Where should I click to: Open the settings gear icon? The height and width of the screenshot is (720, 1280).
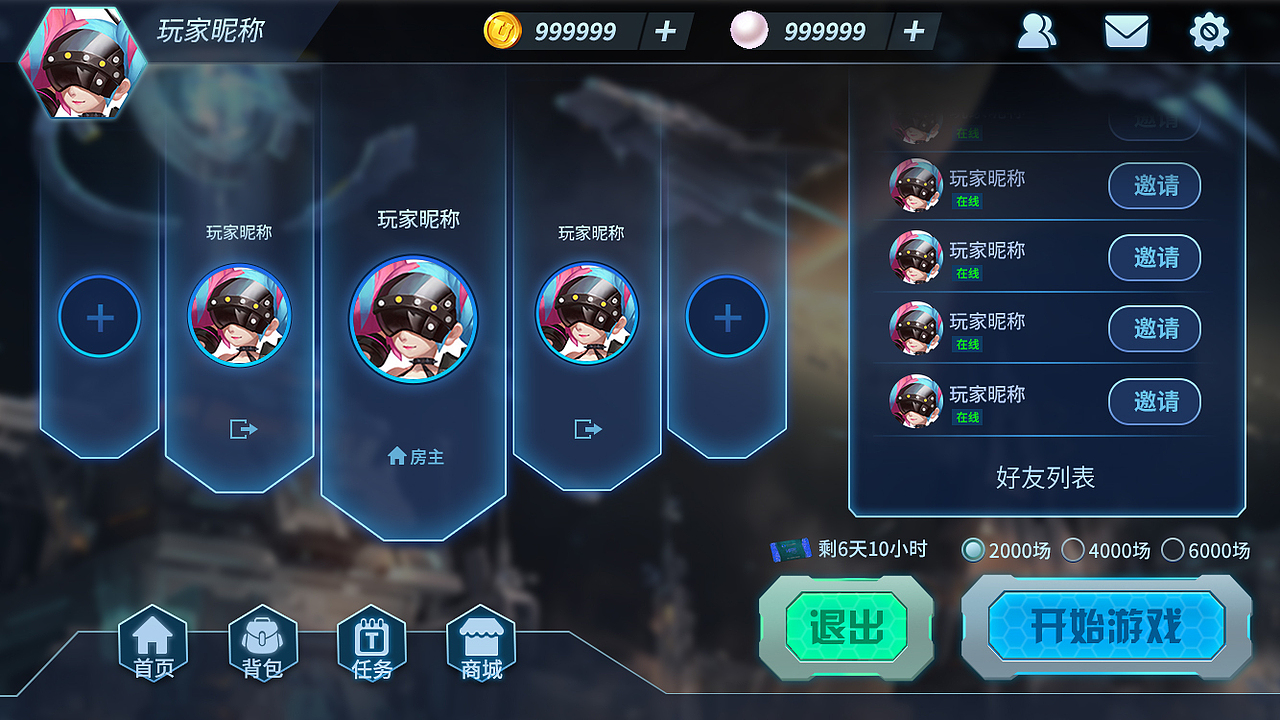1210,31
